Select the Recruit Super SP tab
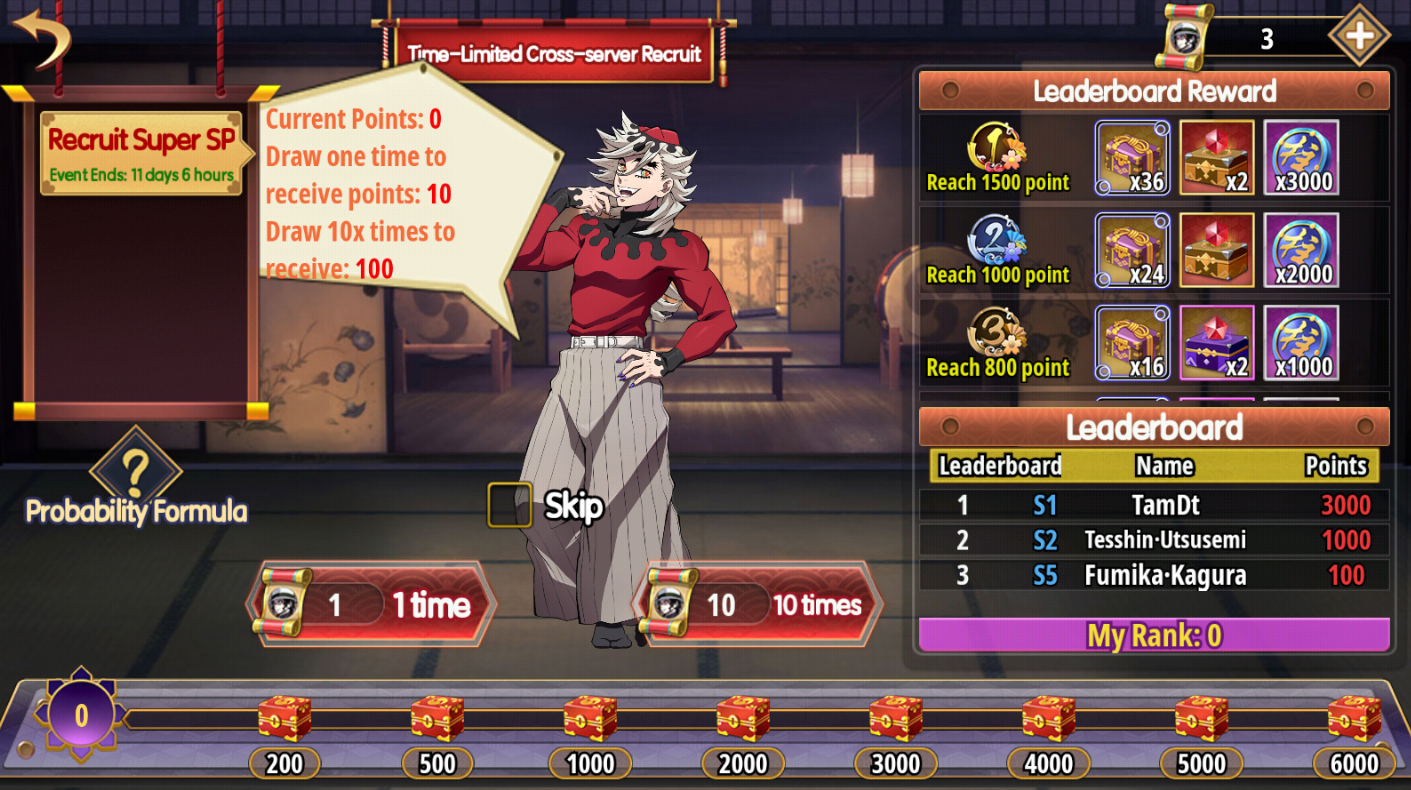 (x=141, y=152)
